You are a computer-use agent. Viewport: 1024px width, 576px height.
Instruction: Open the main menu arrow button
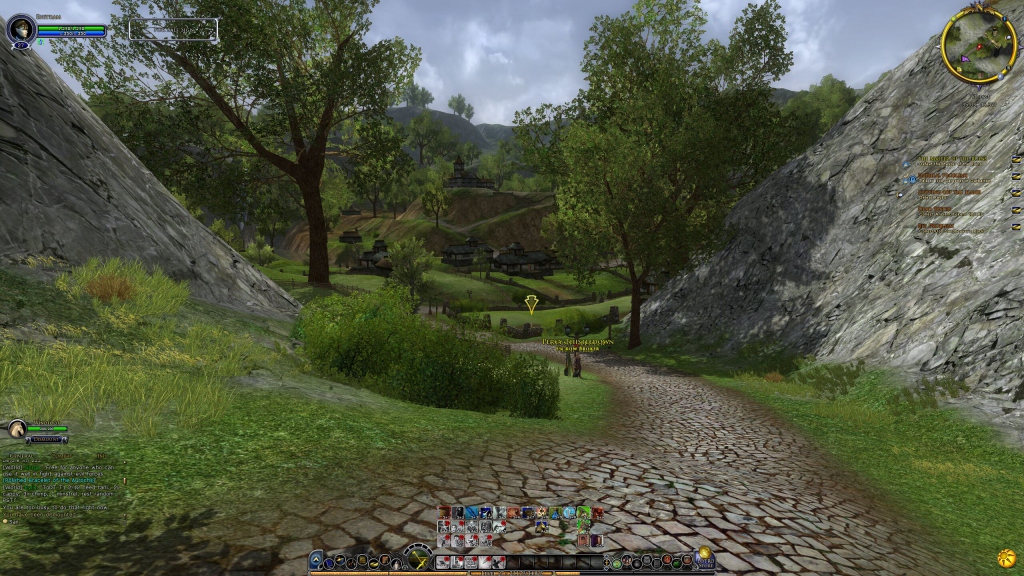click(317, 561)
